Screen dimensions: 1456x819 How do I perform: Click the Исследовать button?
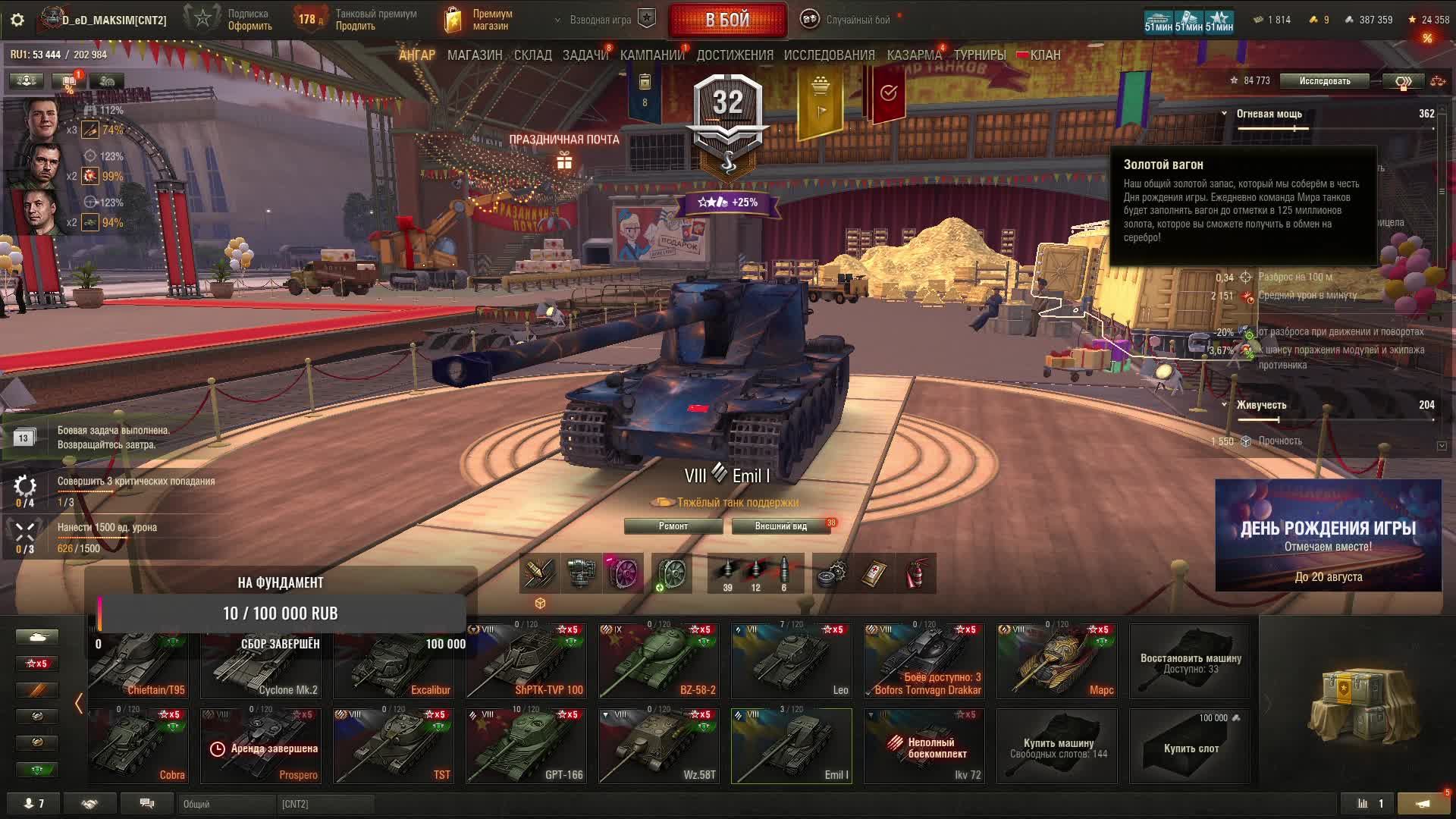1324,81
